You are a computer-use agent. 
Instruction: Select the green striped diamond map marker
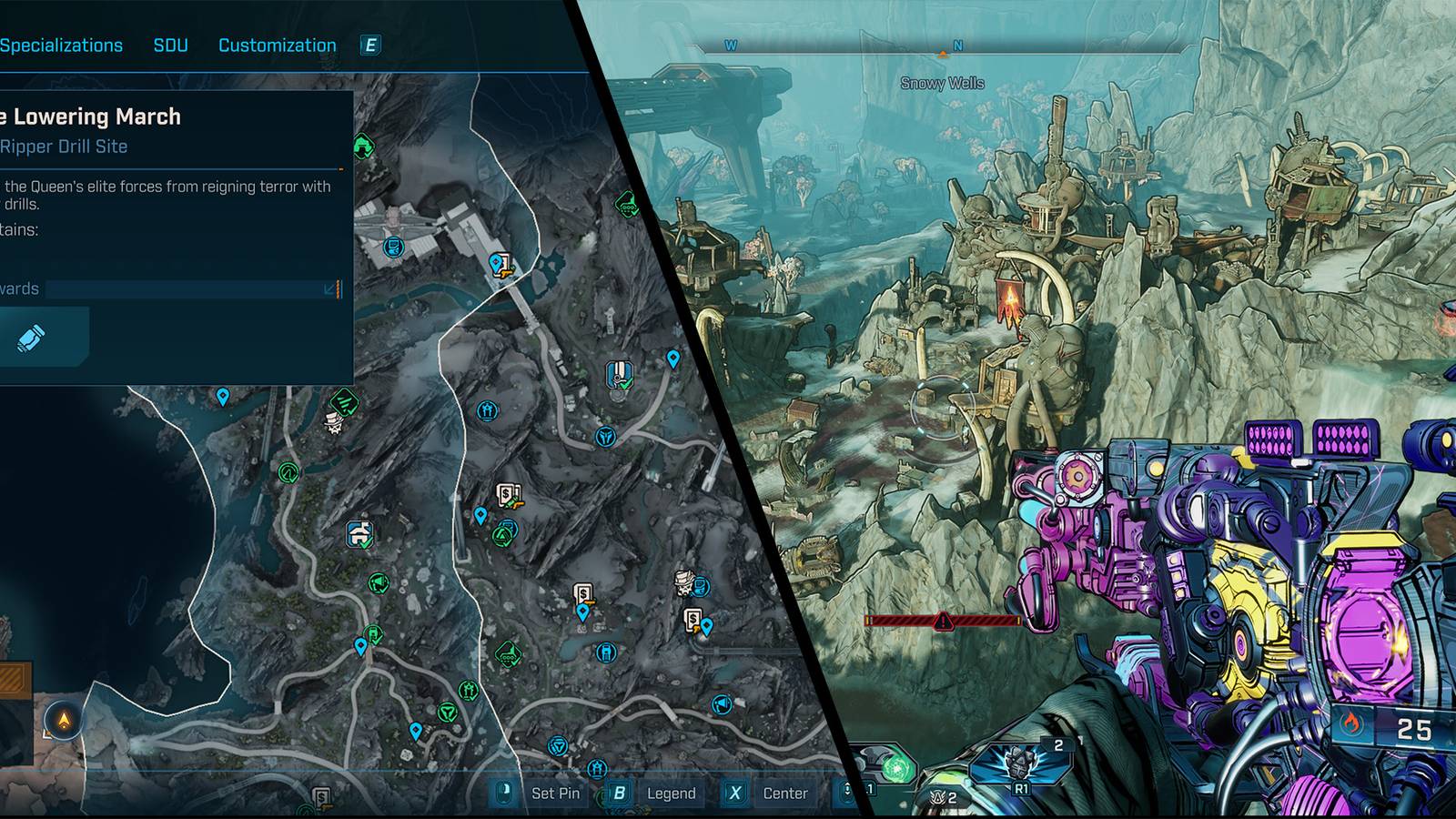click(343, 399)
